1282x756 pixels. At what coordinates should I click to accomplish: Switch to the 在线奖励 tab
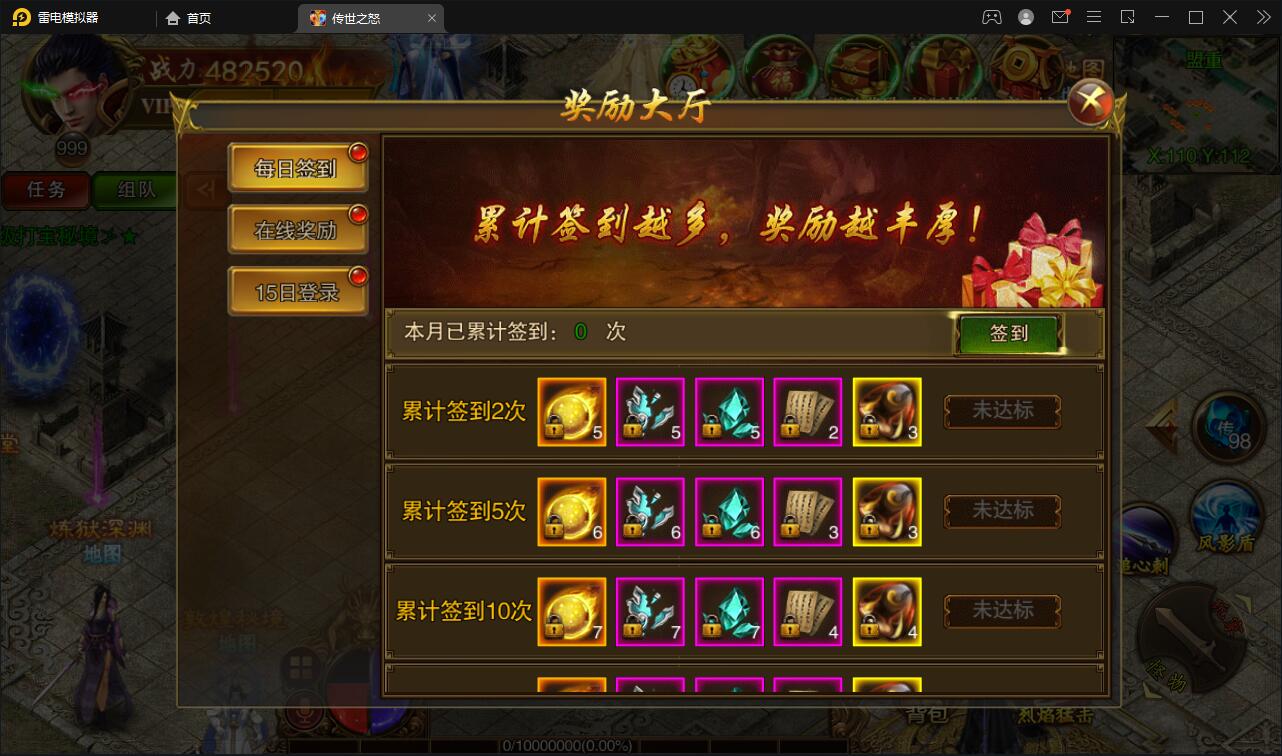(x=297, y=229)
